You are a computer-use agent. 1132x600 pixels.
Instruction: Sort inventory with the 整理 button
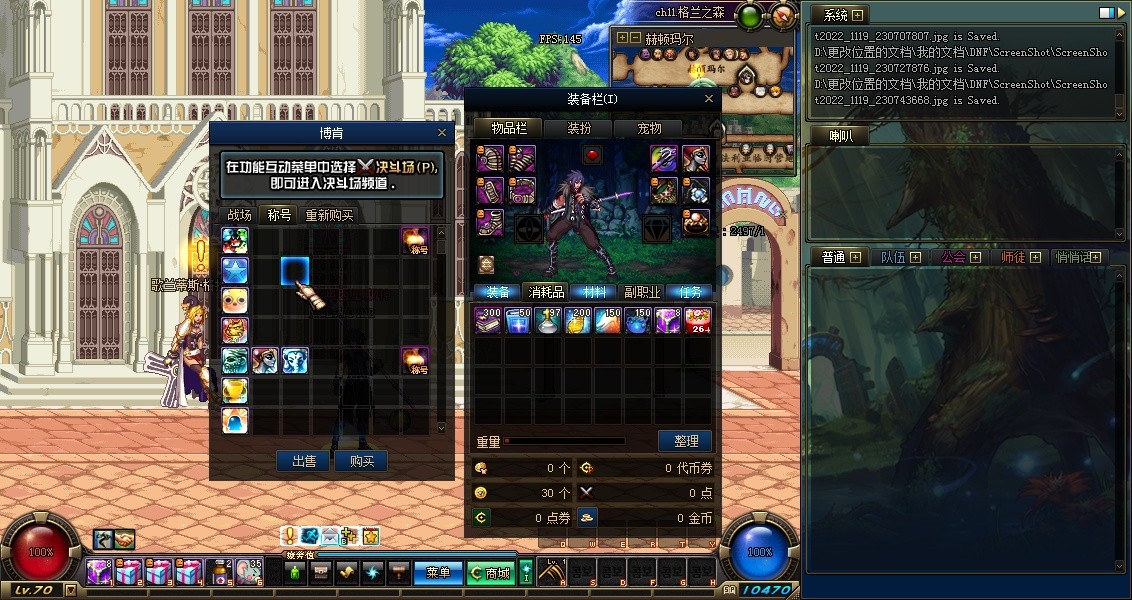coord(685,441)
